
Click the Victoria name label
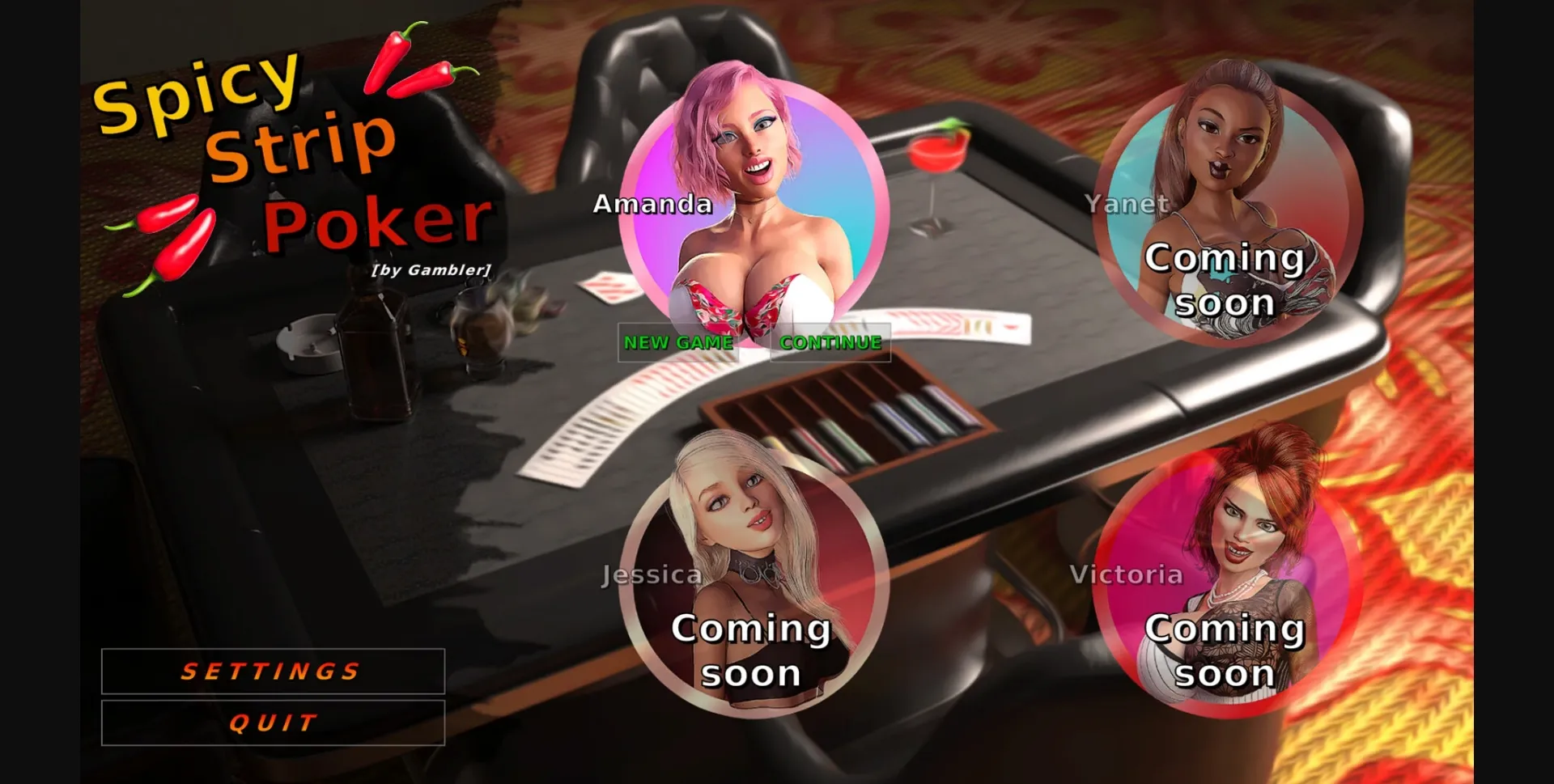[x=1128, y=574]
